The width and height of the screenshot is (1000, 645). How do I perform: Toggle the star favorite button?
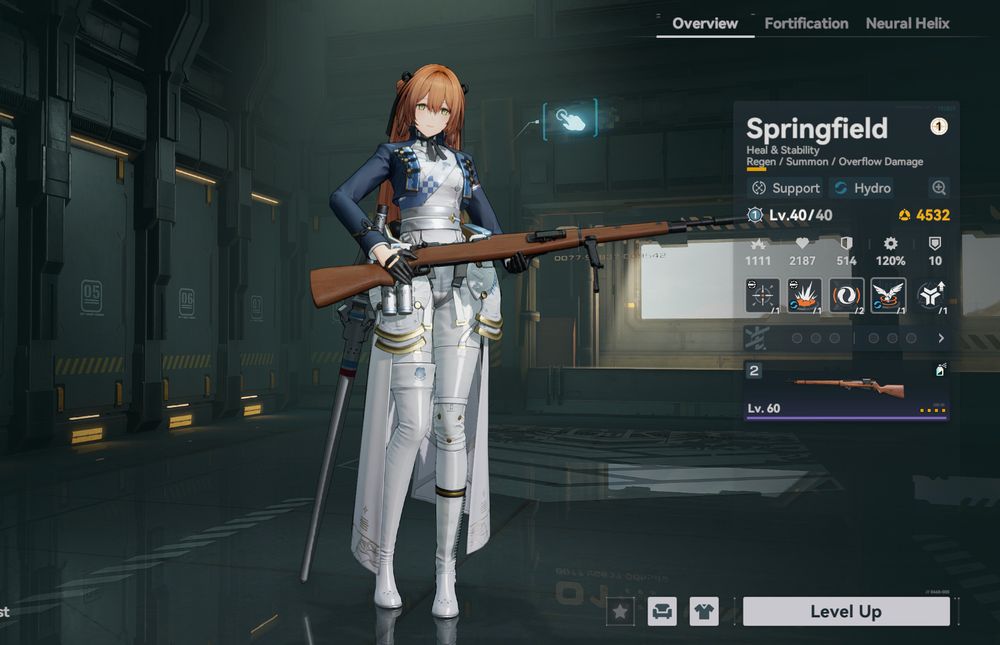point(620,611)
